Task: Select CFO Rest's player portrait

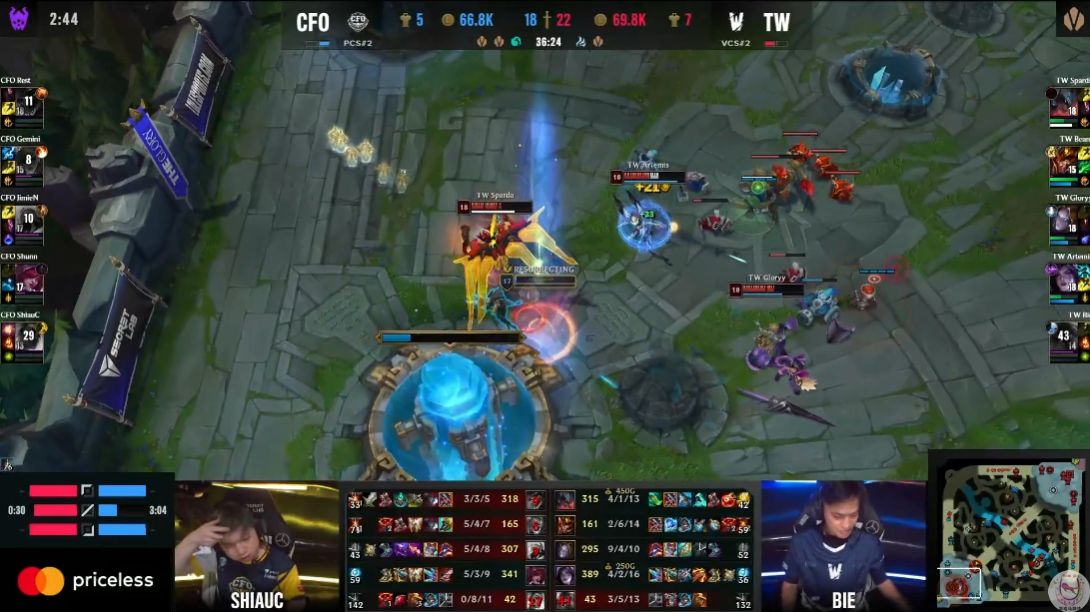Action: click(22, 106)
